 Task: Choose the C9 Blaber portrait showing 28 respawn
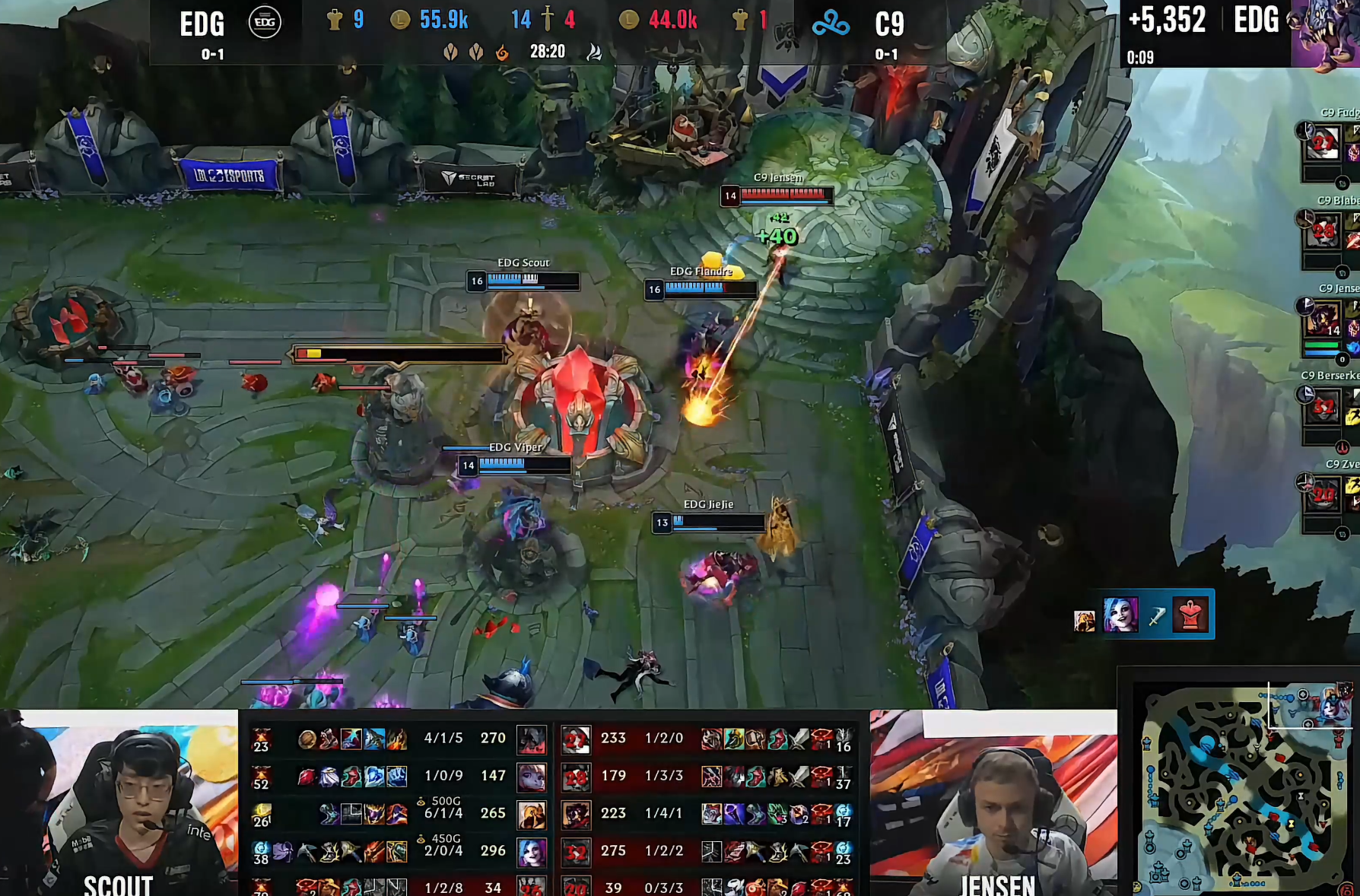tap(1323, 231)
